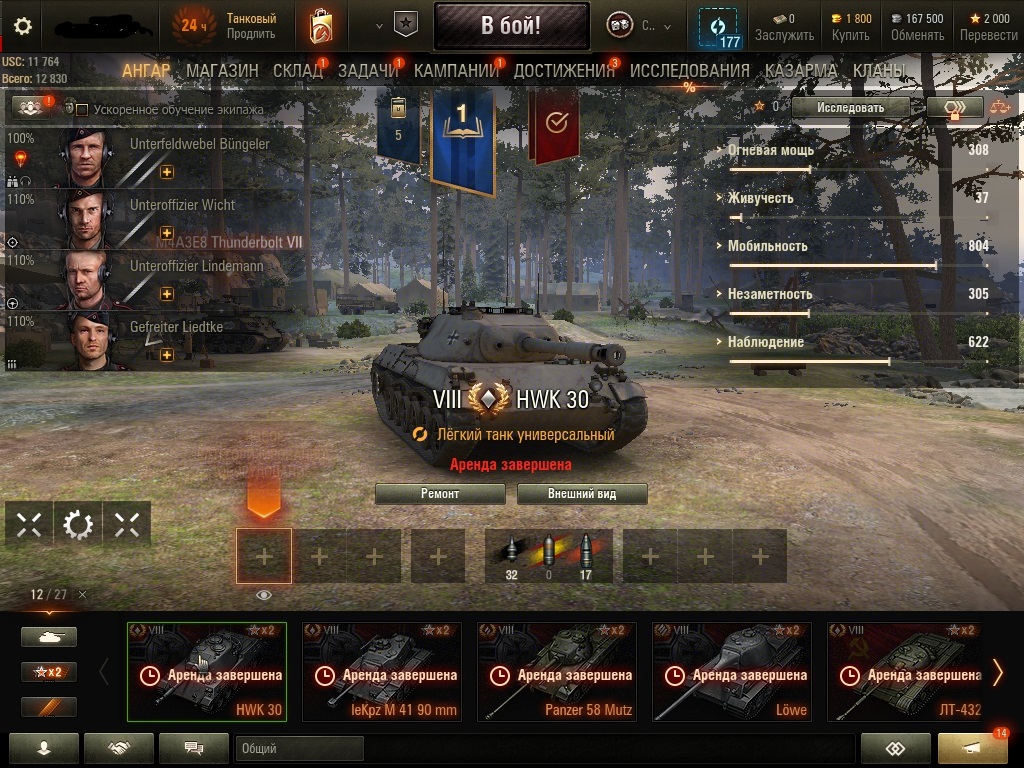Open the settings gear icon
Image resolution: width=1024 pixels, height=768 pixels.
click(23, 26)
